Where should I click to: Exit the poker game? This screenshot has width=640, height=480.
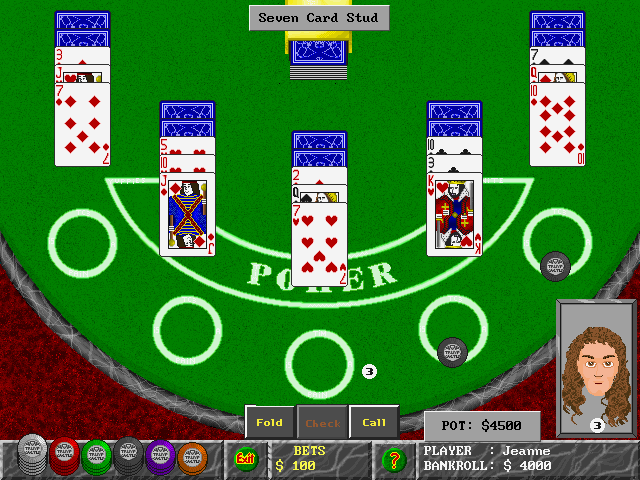coord(244,459)
